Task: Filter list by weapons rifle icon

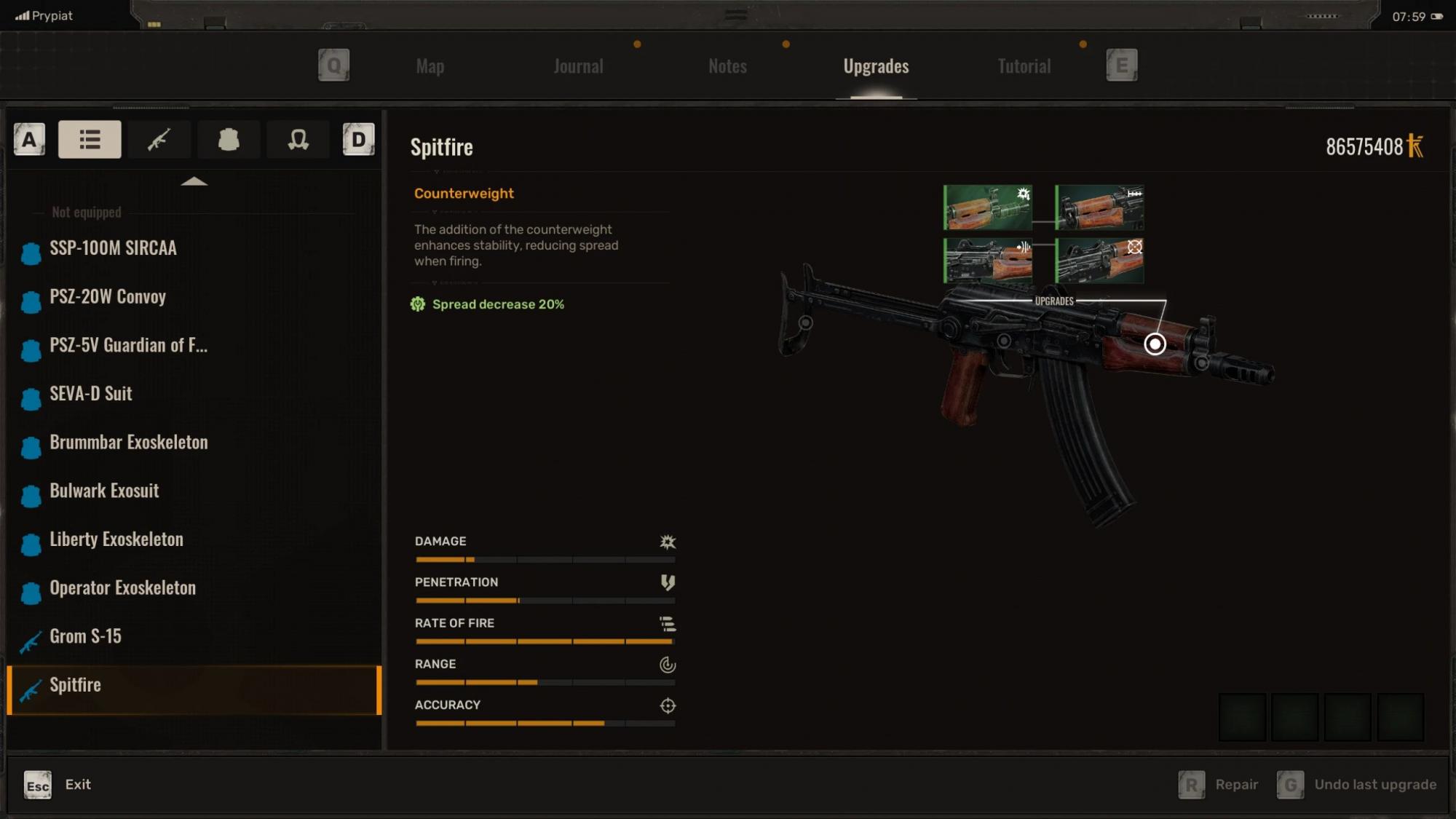Action: [159, 139]
